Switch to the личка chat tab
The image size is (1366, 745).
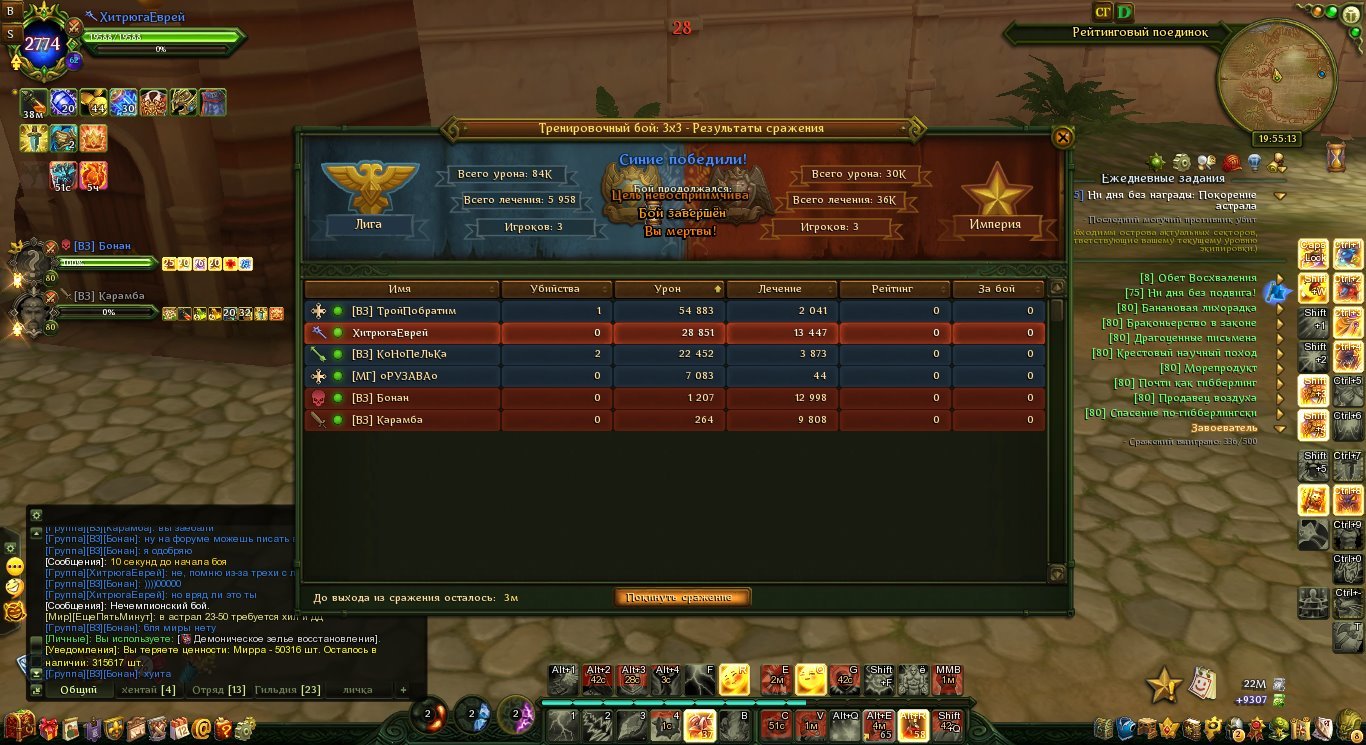tap(357, 690)
